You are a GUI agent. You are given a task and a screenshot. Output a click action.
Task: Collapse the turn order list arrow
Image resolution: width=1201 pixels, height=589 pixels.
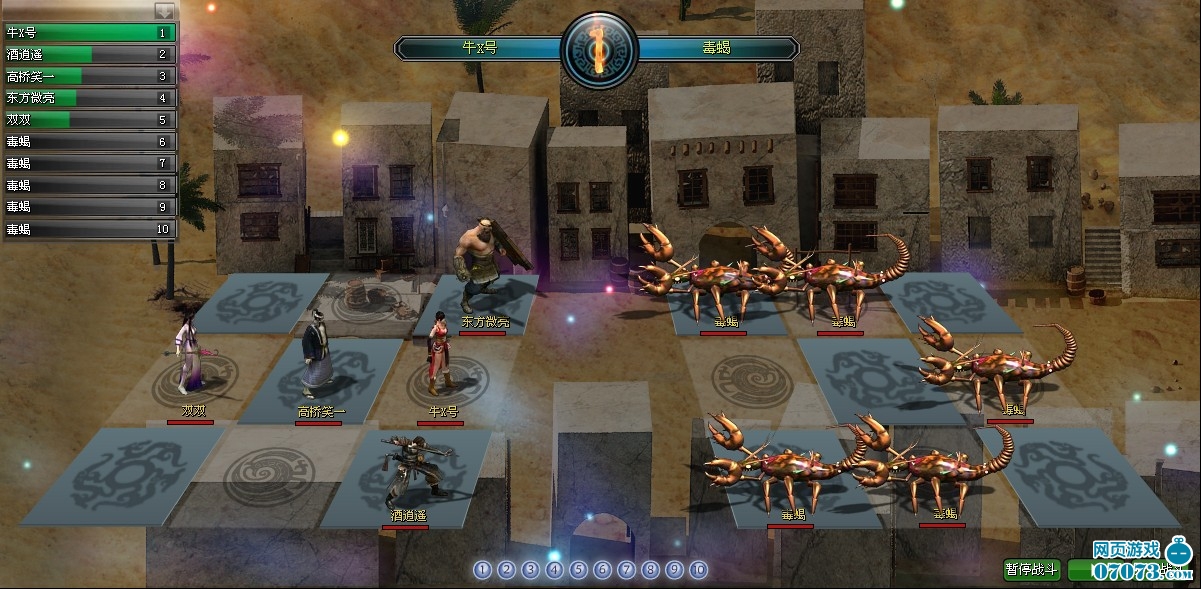pyautogui.click(x=165, y=11)
